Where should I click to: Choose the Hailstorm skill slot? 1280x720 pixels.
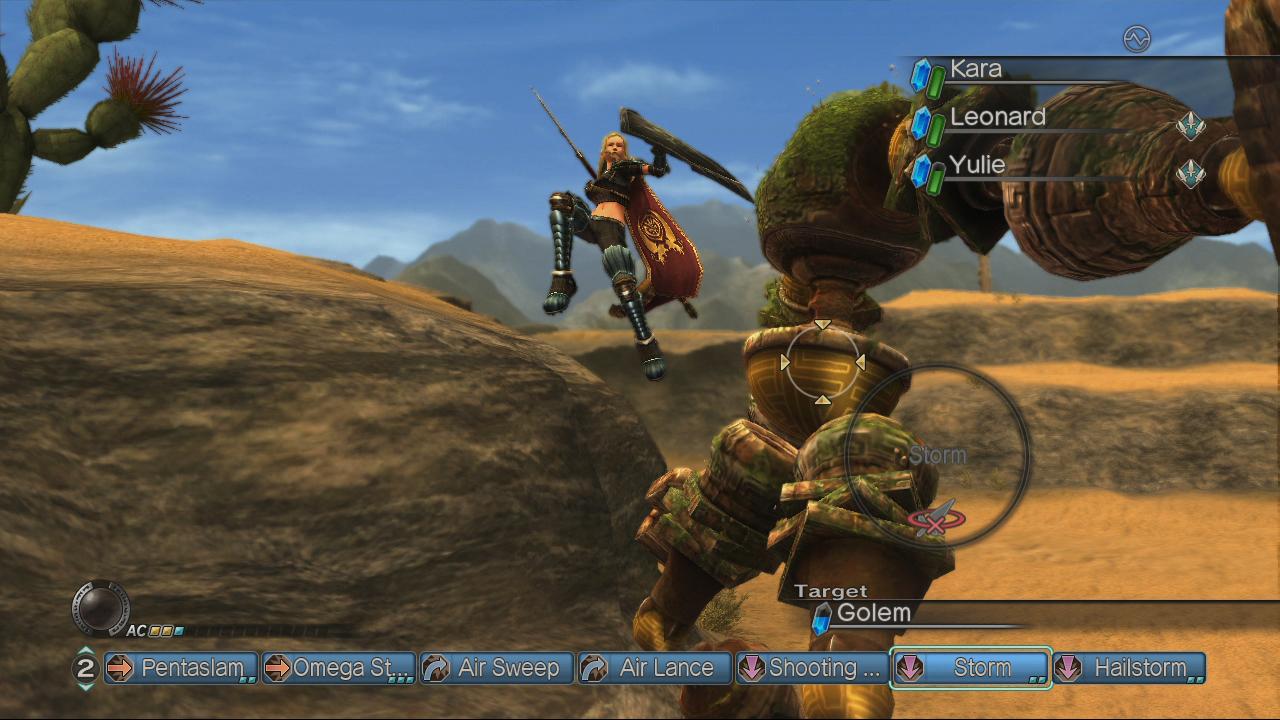point(1129,668)
